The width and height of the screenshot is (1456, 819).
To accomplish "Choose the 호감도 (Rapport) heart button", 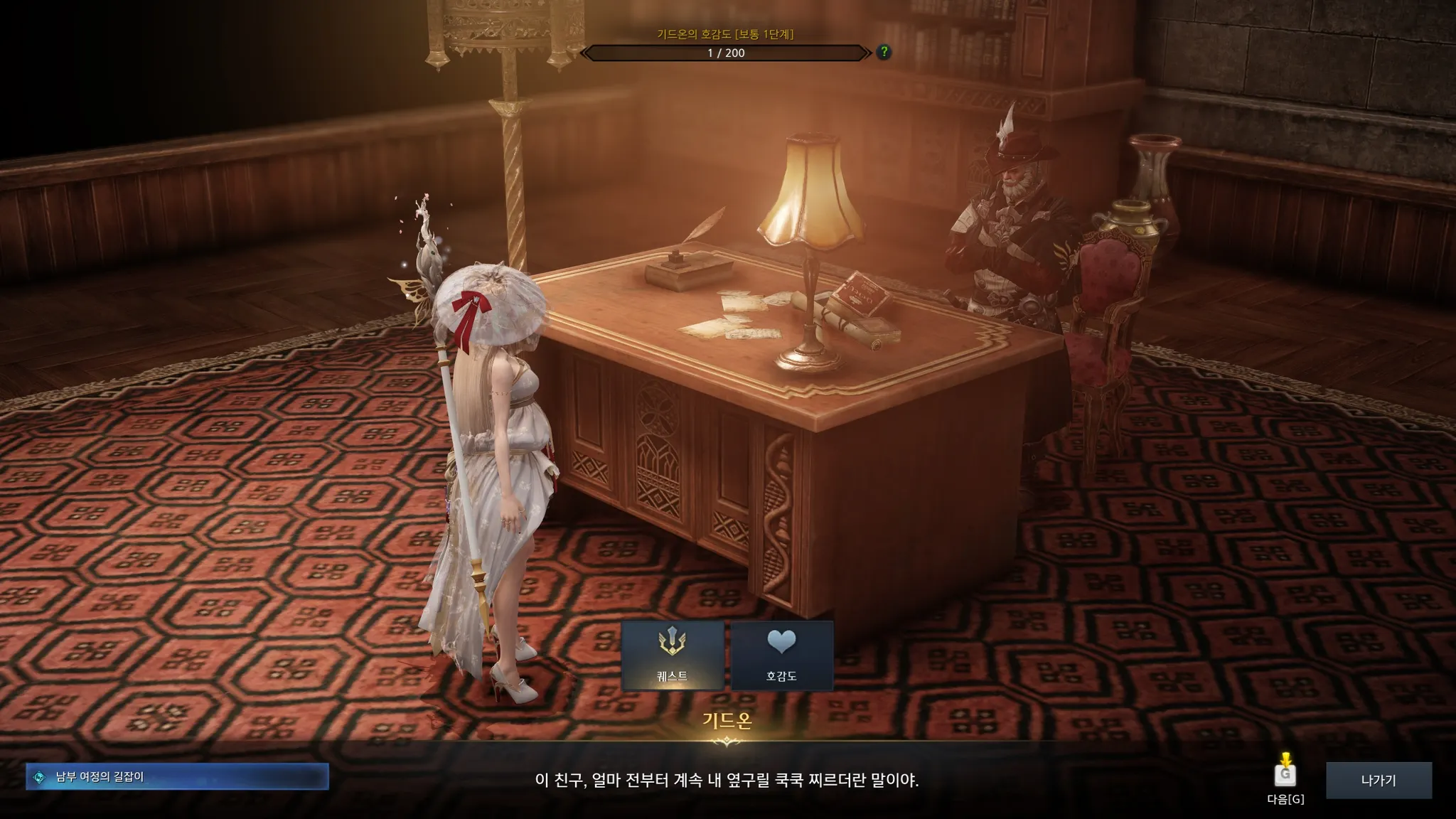I will (x=781, y=655).
